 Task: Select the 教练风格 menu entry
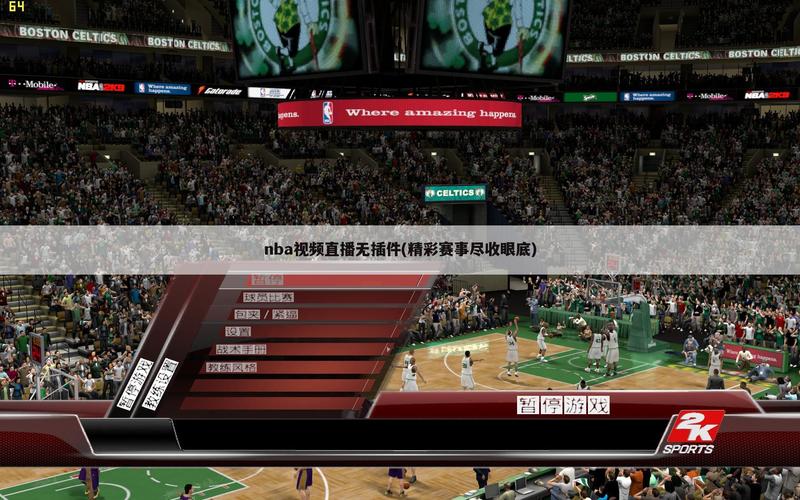click(x=231, y=367)
